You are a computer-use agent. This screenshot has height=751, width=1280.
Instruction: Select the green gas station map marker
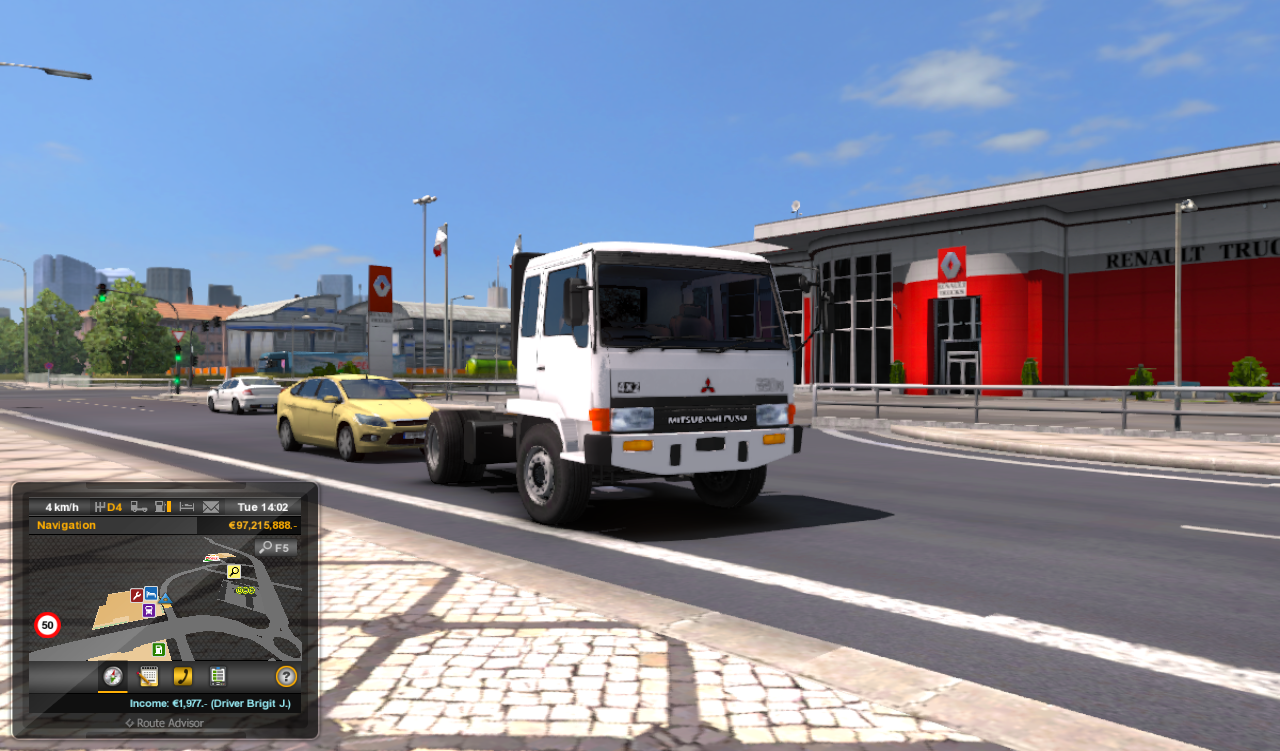(x=158, y=649)
